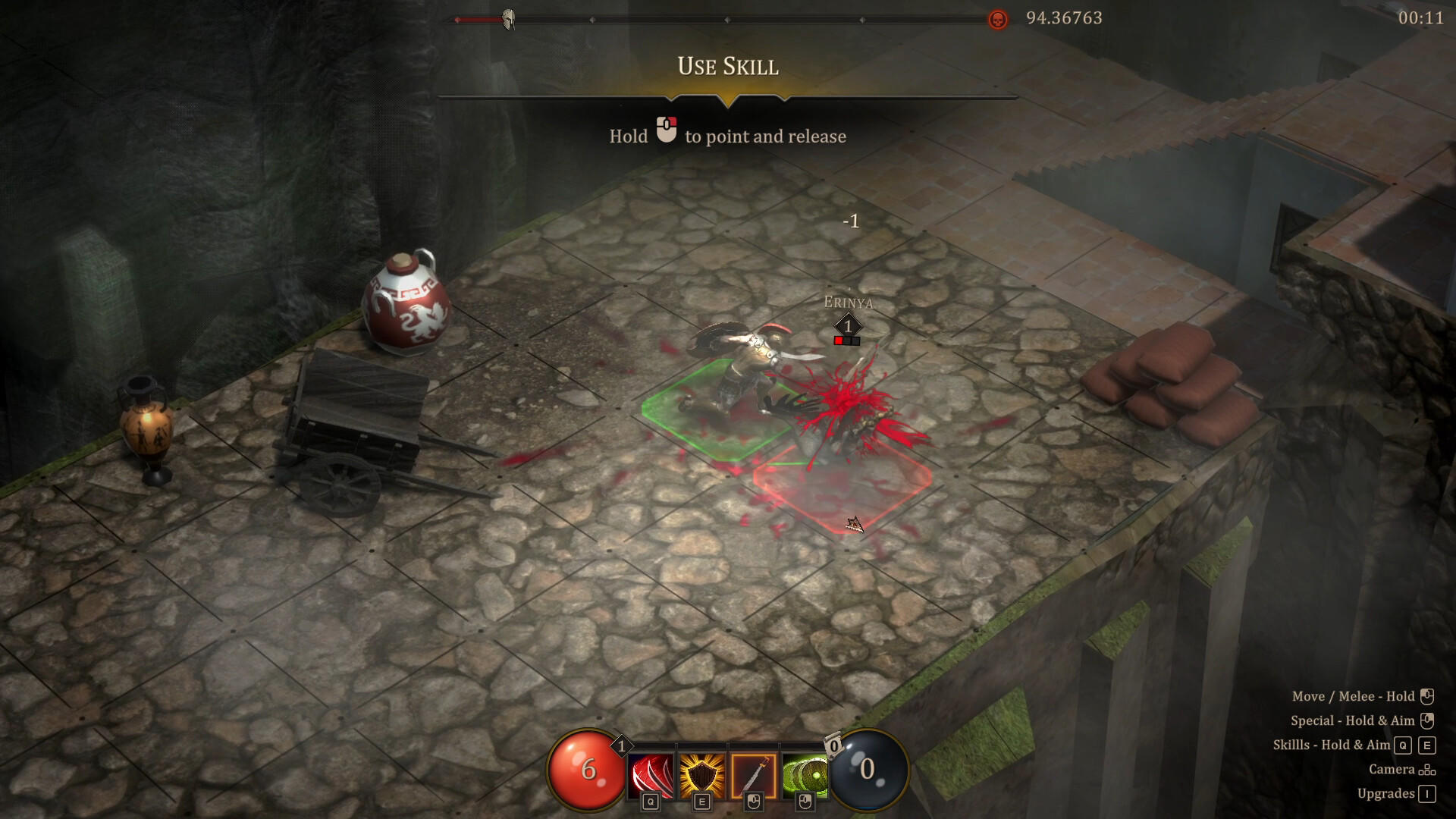Click the level 1 diamond above Erinya

846,326
